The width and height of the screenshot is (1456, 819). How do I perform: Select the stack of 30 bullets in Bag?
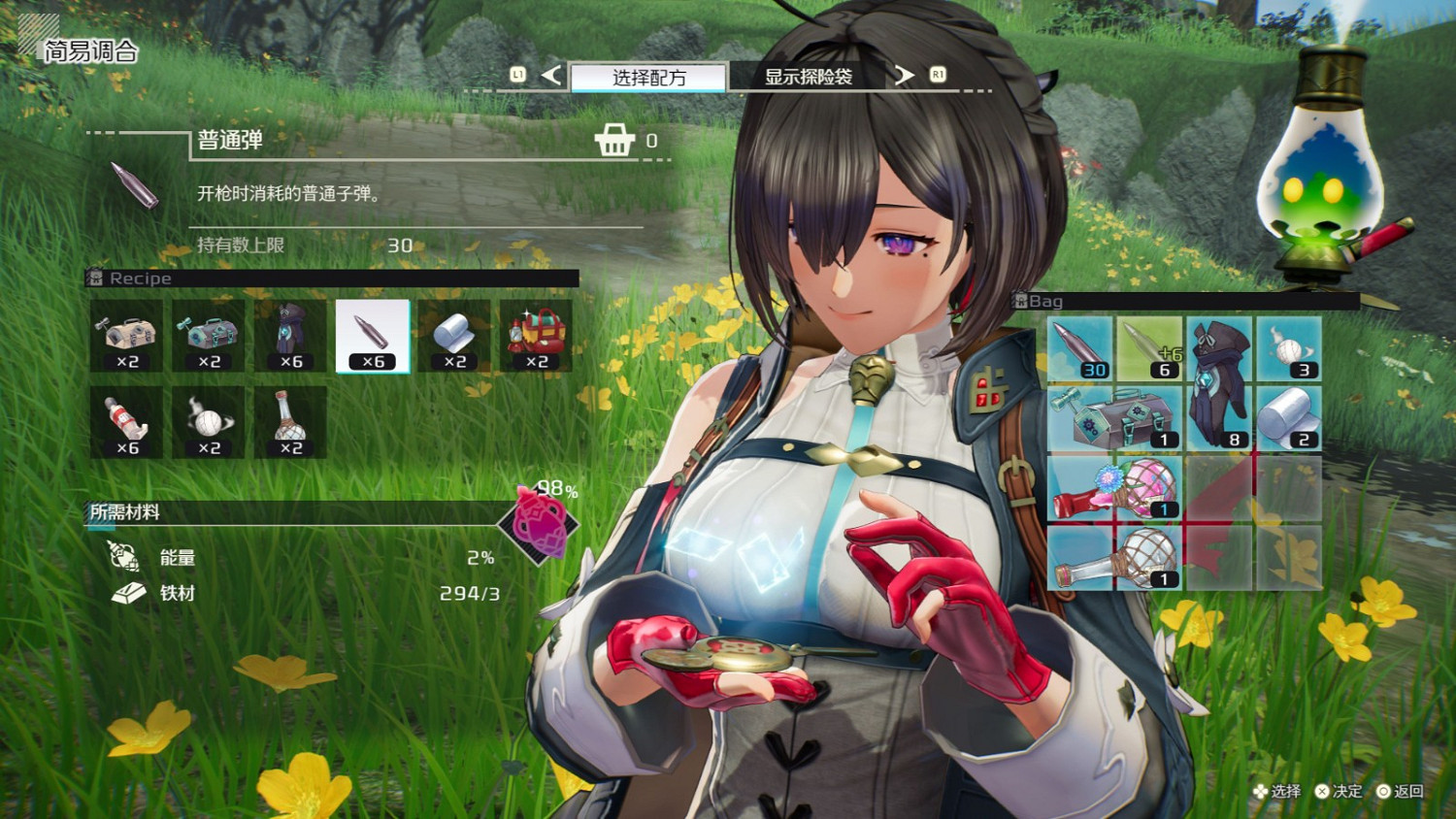click(1081, 349)
